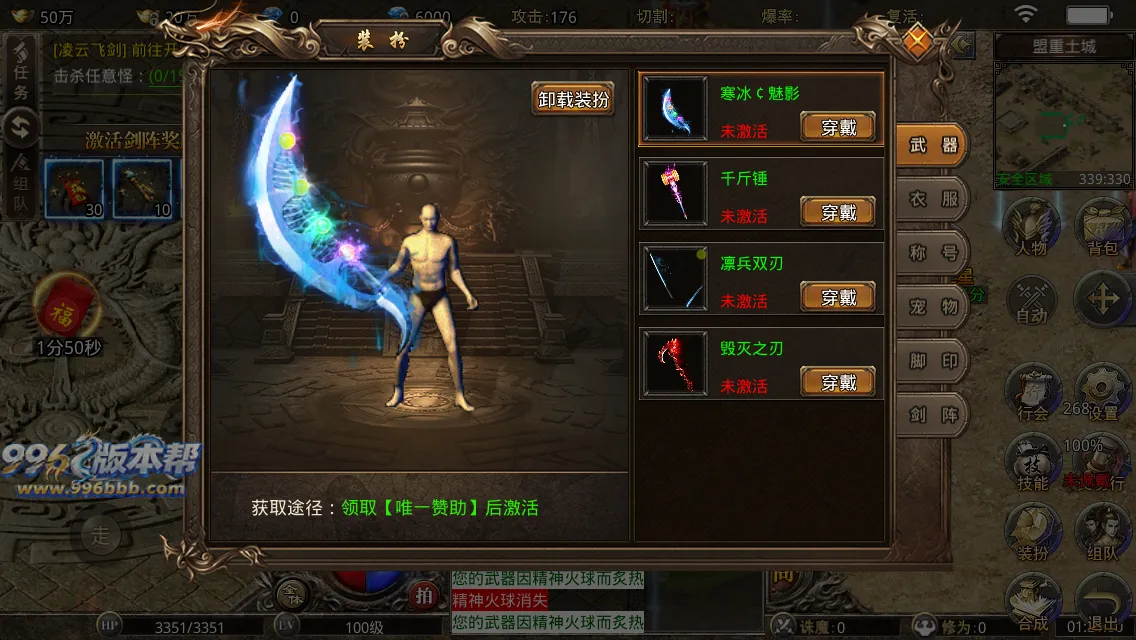
Task: Put on the 毁灭之刃 skin
Action: point(838,382)
